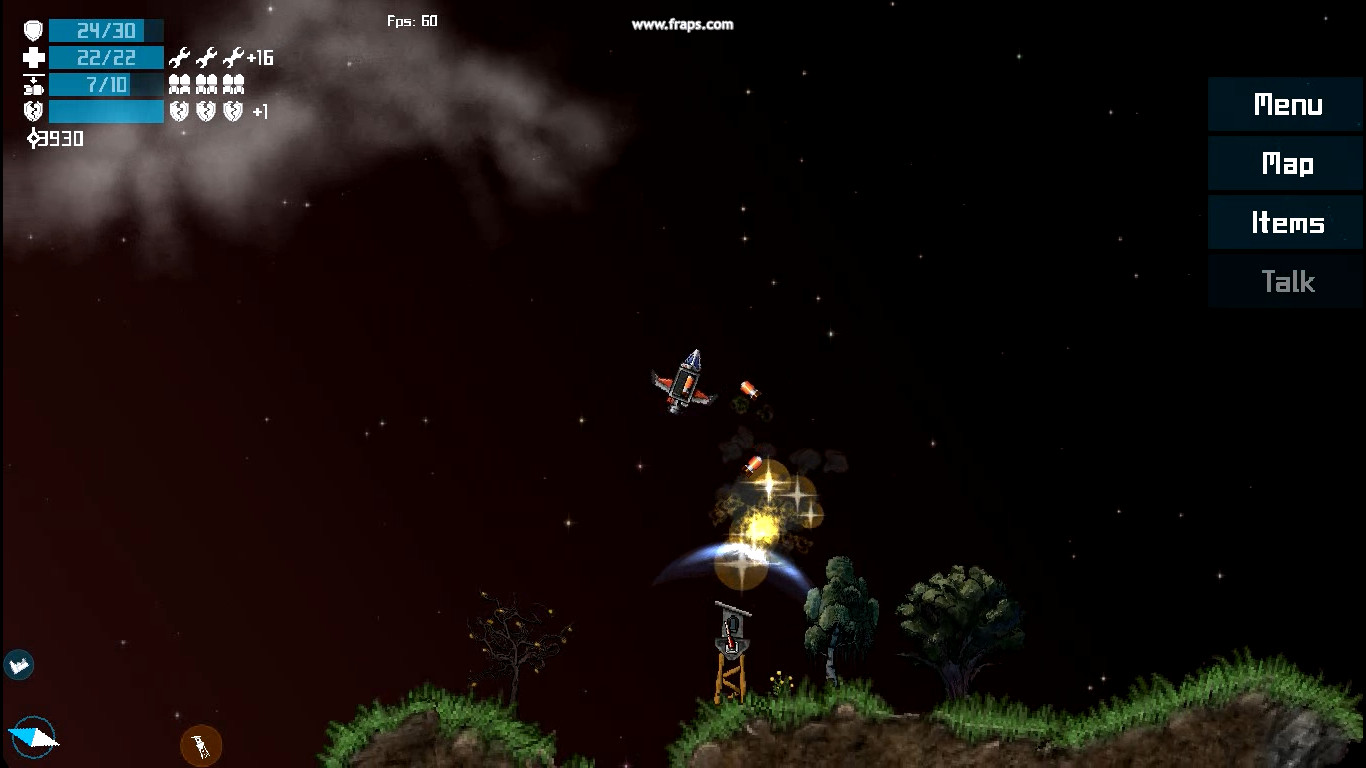Open the Menu button
This screenshot has height=768, width=1366.
[x=1286, y=104]
